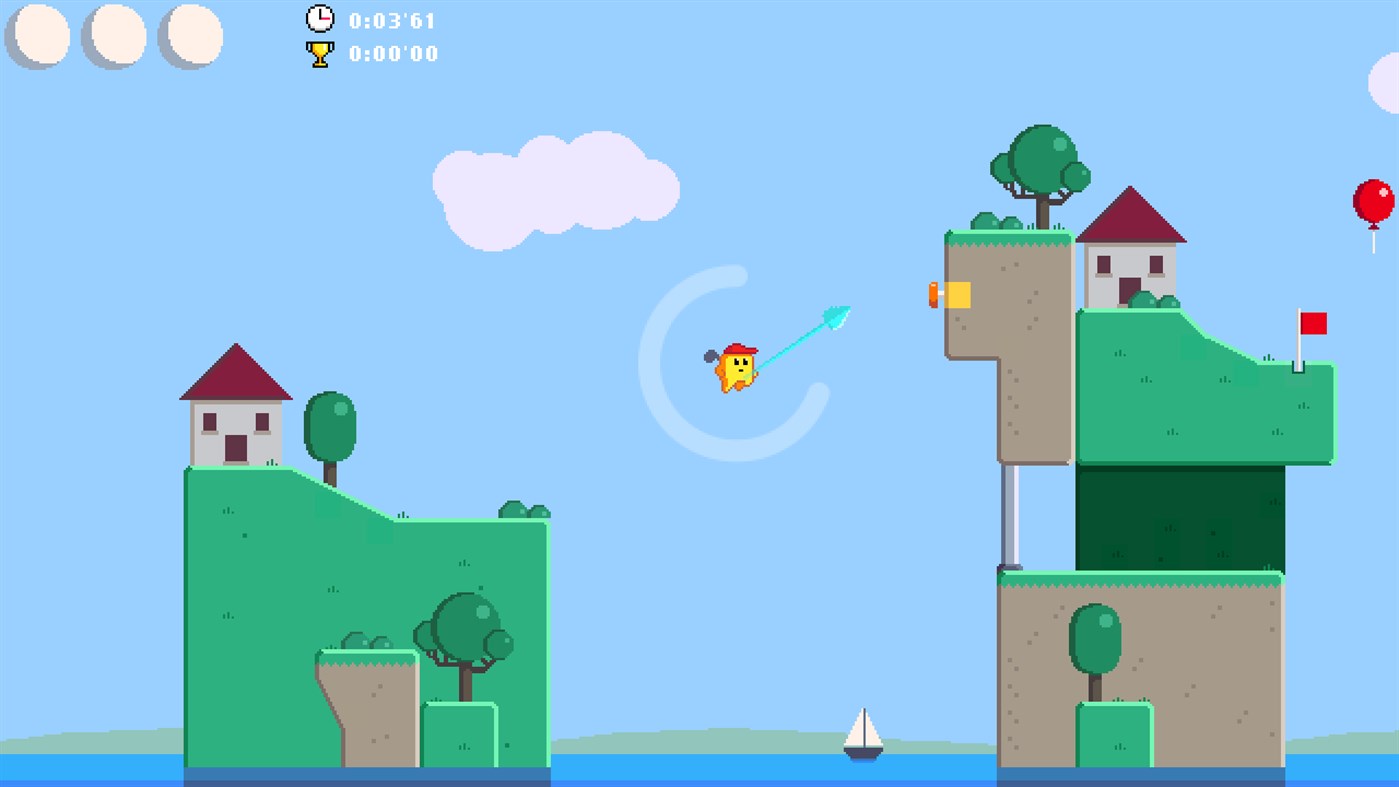The width and height of the screenshot is (1399, 787).
Task: Click the timer reading 0:03'61
Action: [x=390, y=19]
